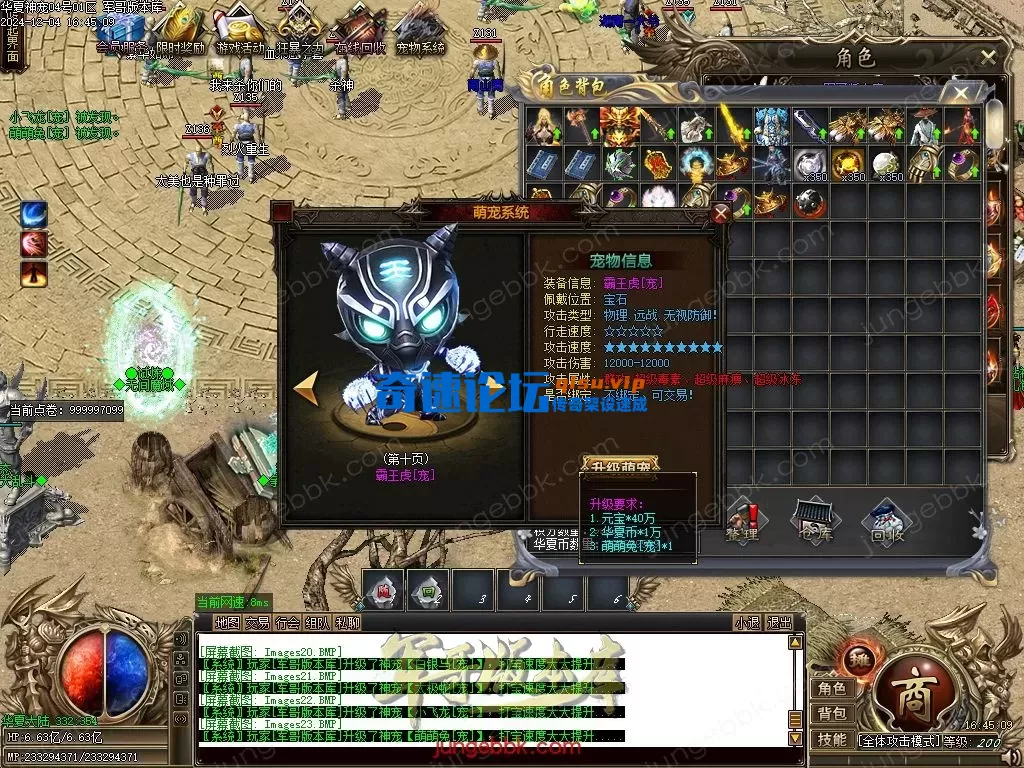1024x768 pixels.
Task: Open the 宠物系统 pet system icon
Action: (421, 30)
